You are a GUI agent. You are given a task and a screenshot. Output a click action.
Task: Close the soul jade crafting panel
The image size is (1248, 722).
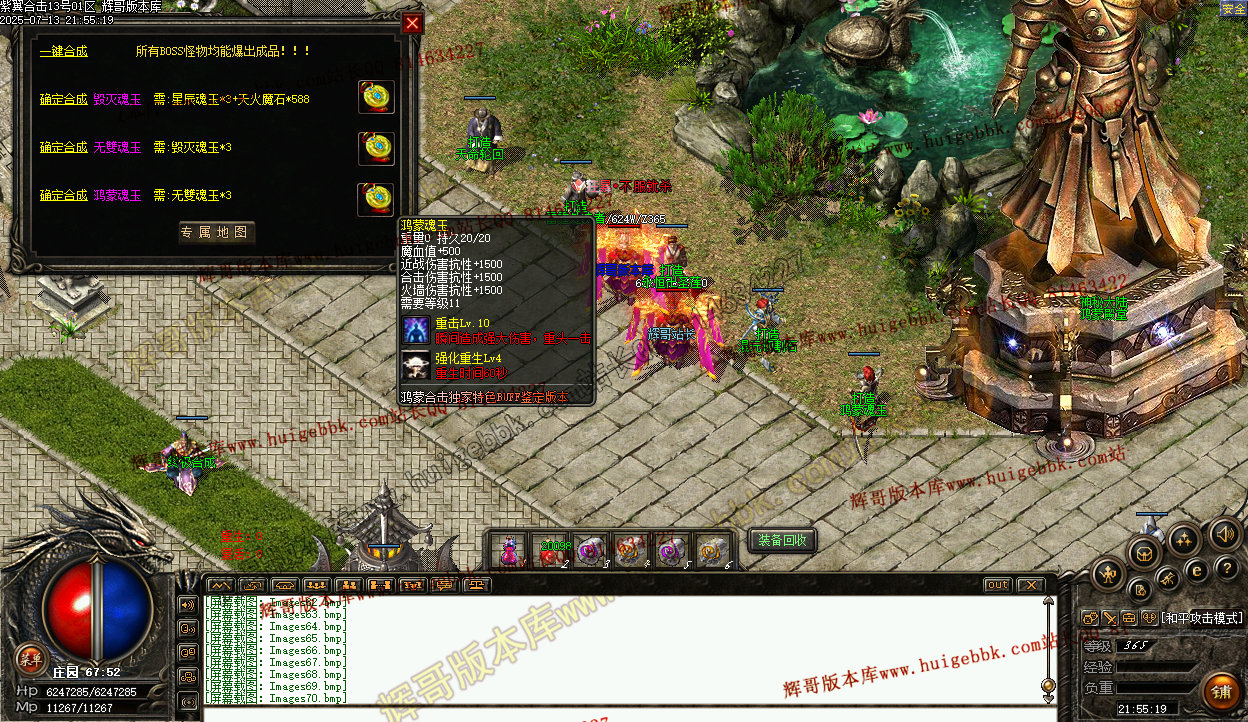pyautogui.click(x=412, y=23)
